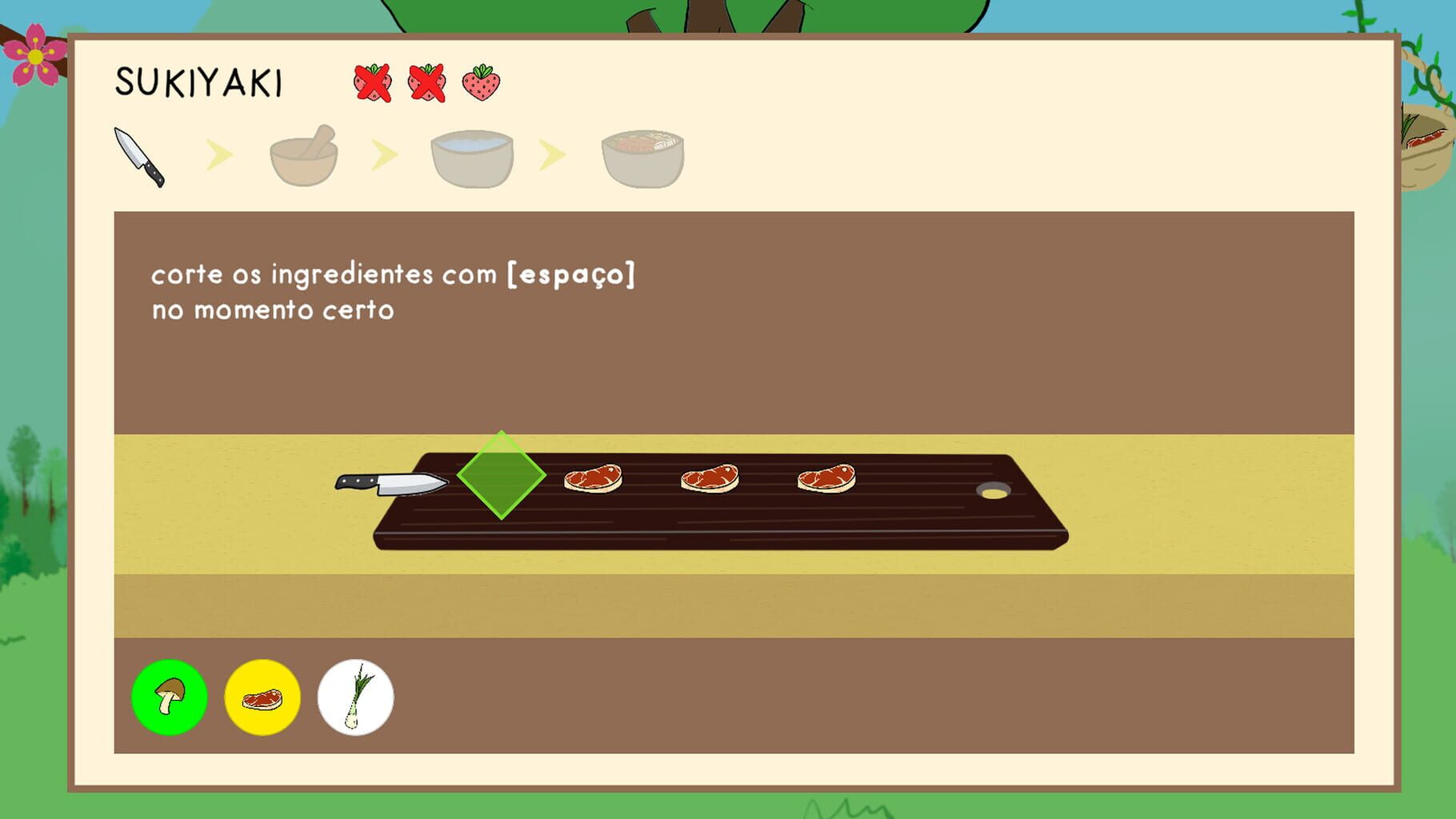Toggle the mushroom ingredient in the green circle

(170, 697)
